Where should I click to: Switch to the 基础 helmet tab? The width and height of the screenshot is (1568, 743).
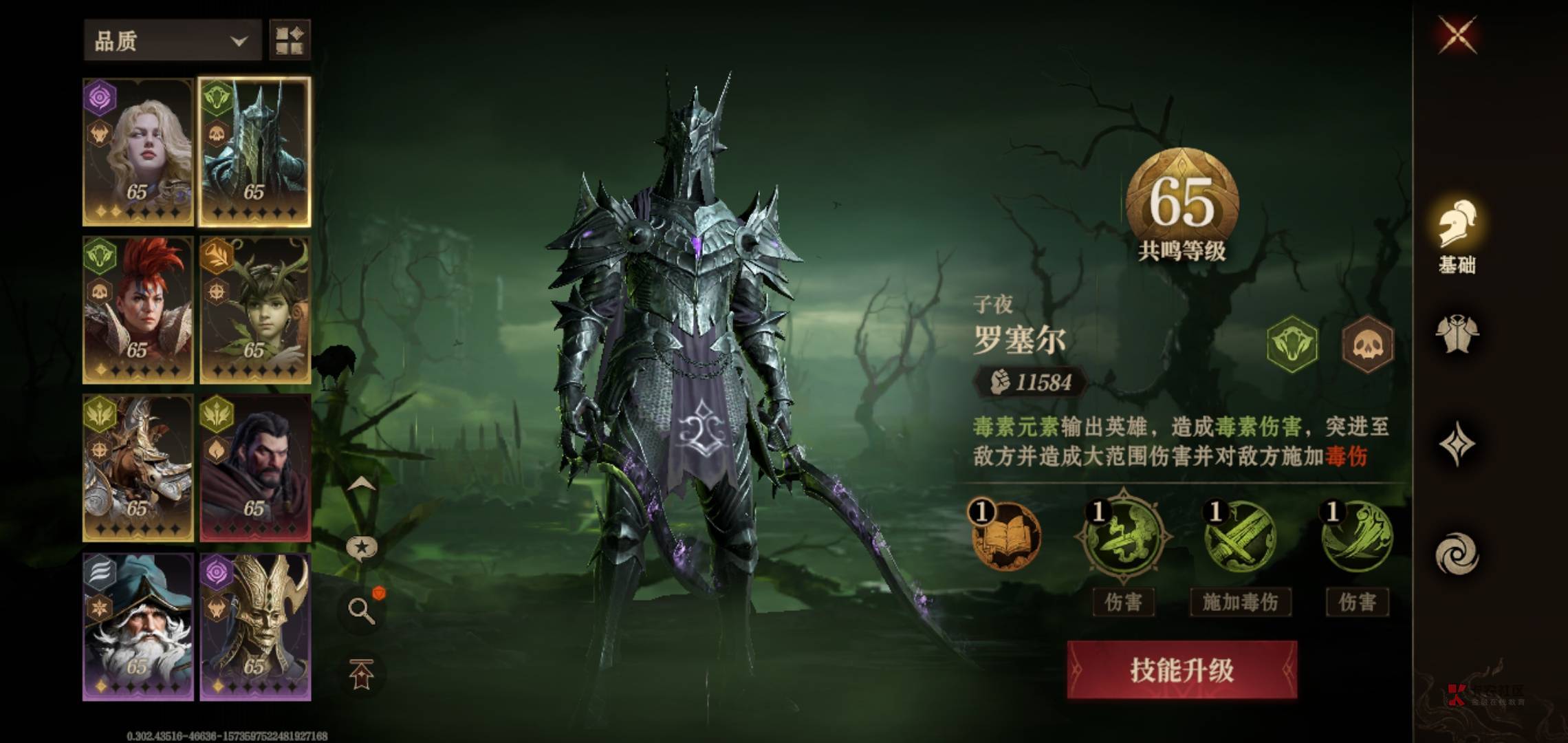[1457, 234]
